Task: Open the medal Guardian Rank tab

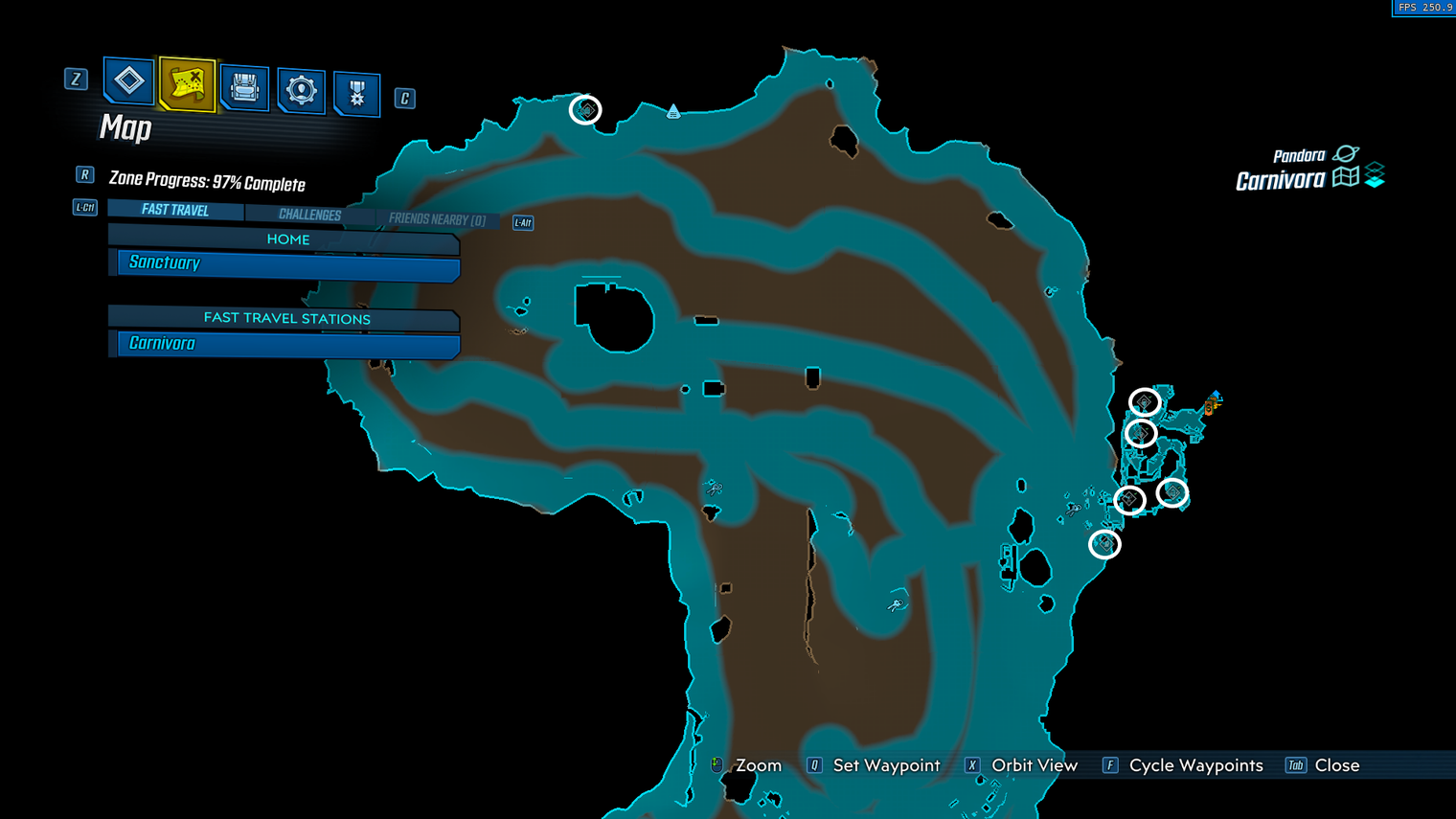Action: click(356, 94)
